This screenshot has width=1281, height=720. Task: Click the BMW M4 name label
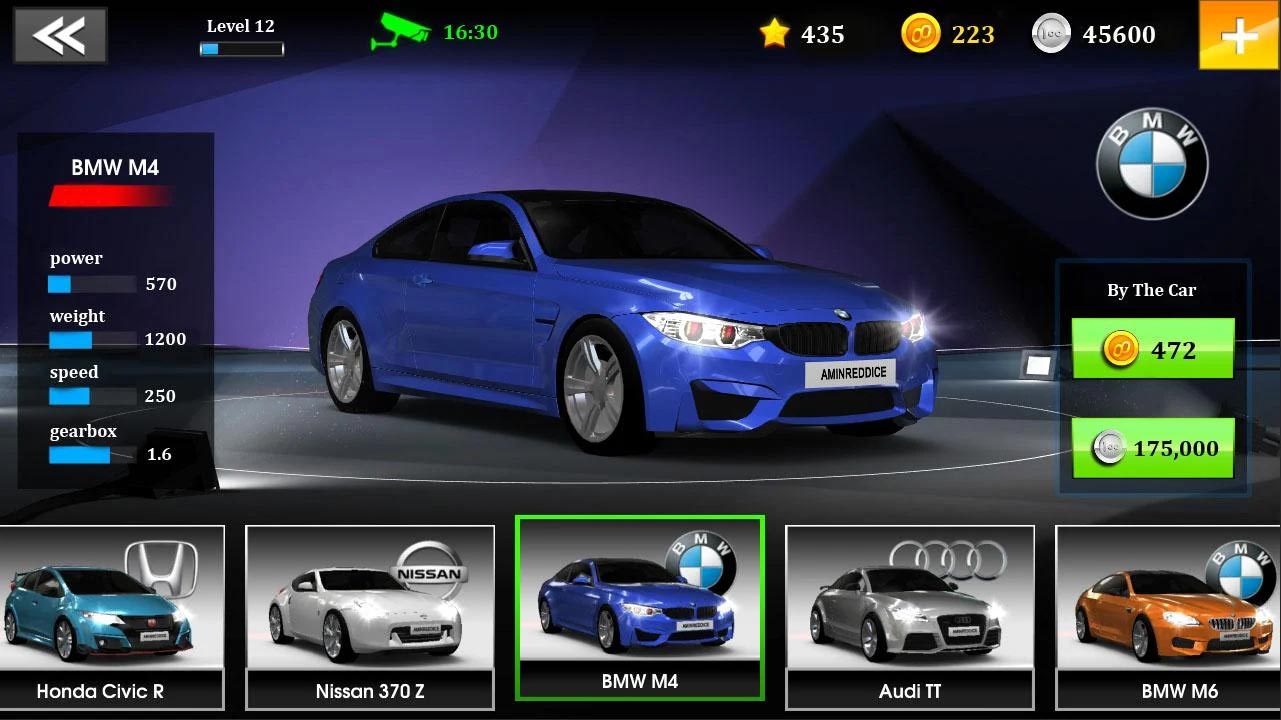pos(113,167)
